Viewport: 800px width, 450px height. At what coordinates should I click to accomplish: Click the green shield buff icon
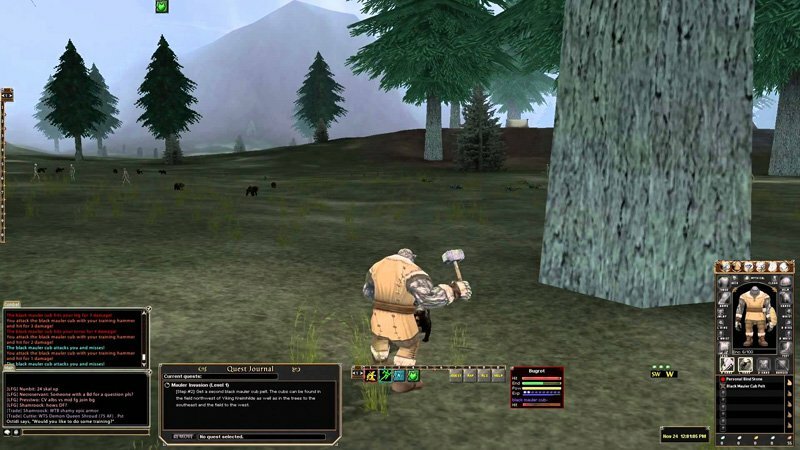pos(161,6)
